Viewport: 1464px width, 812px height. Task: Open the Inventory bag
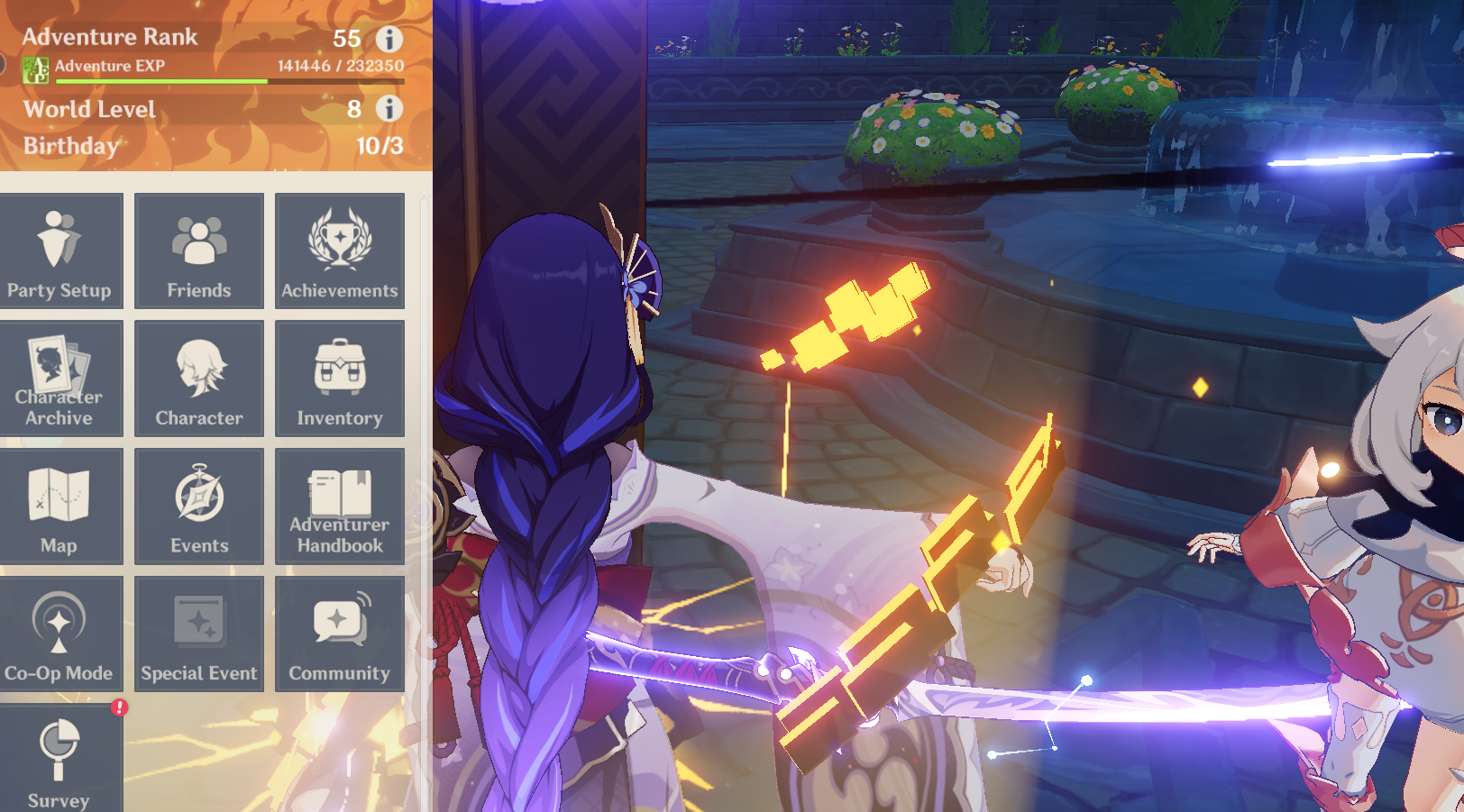click(340, 379)
